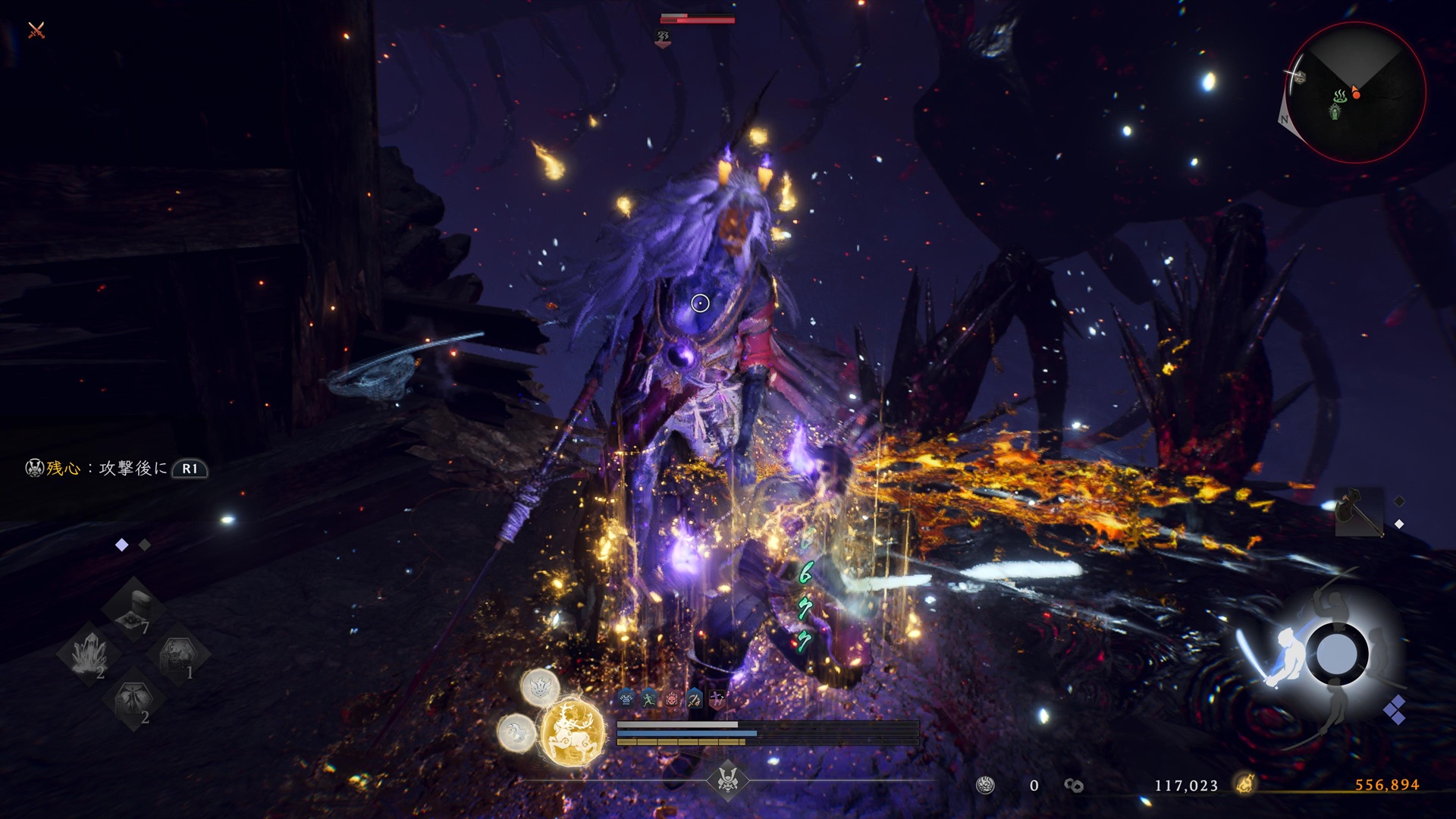
Task: Use the pouch item with count 7
Action: click(x=134, y=608)
